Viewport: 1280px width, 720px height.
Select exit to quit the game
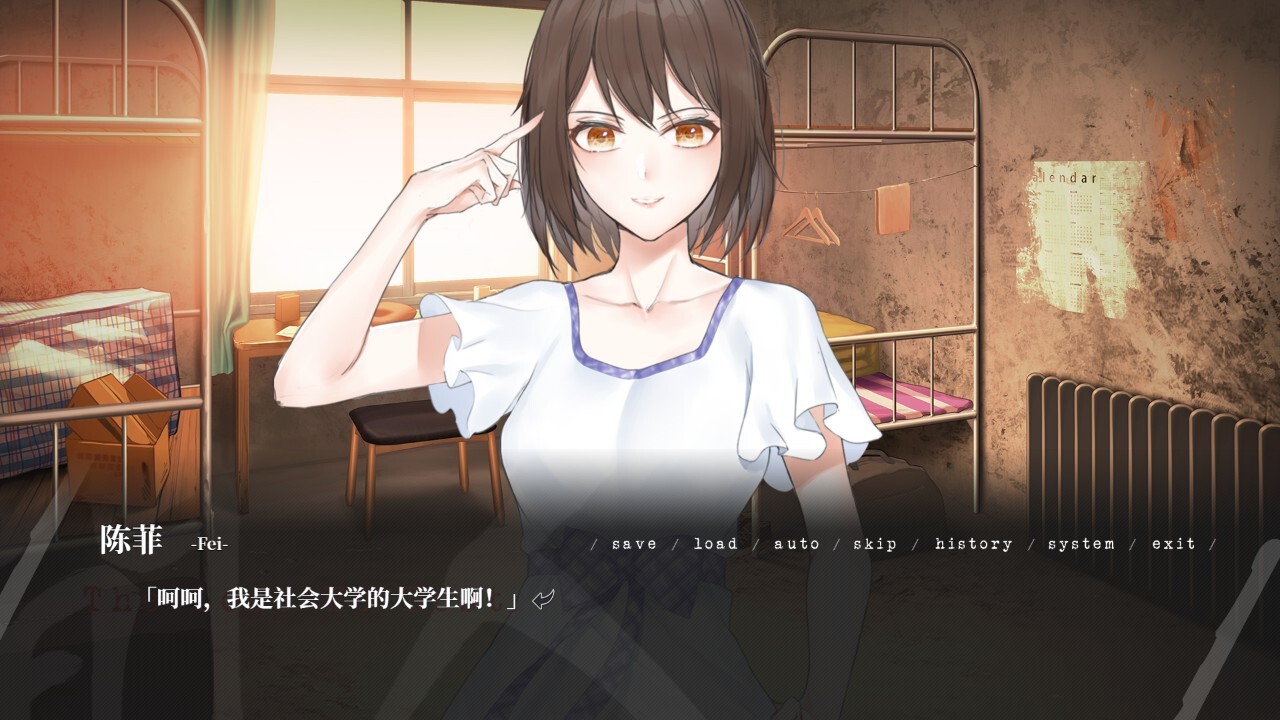point(1172,544)
